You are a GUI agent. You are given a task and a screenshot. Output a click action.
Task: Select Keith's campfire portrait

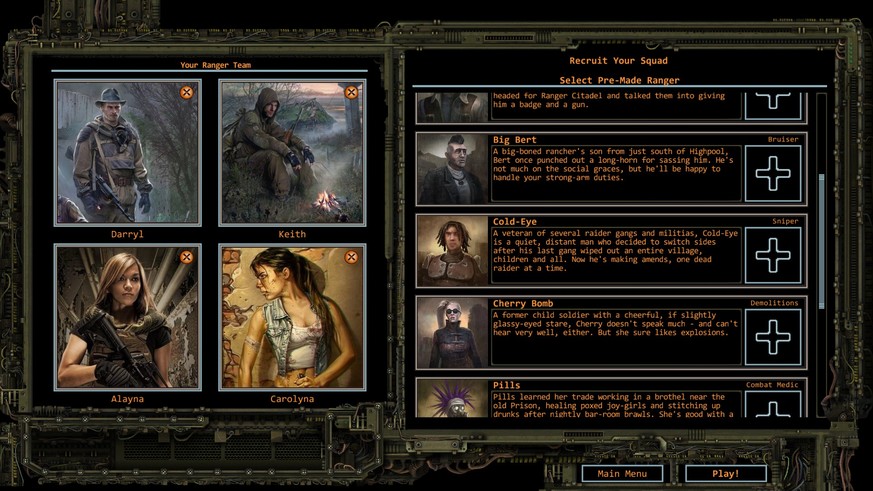click(x=292, y=153)
